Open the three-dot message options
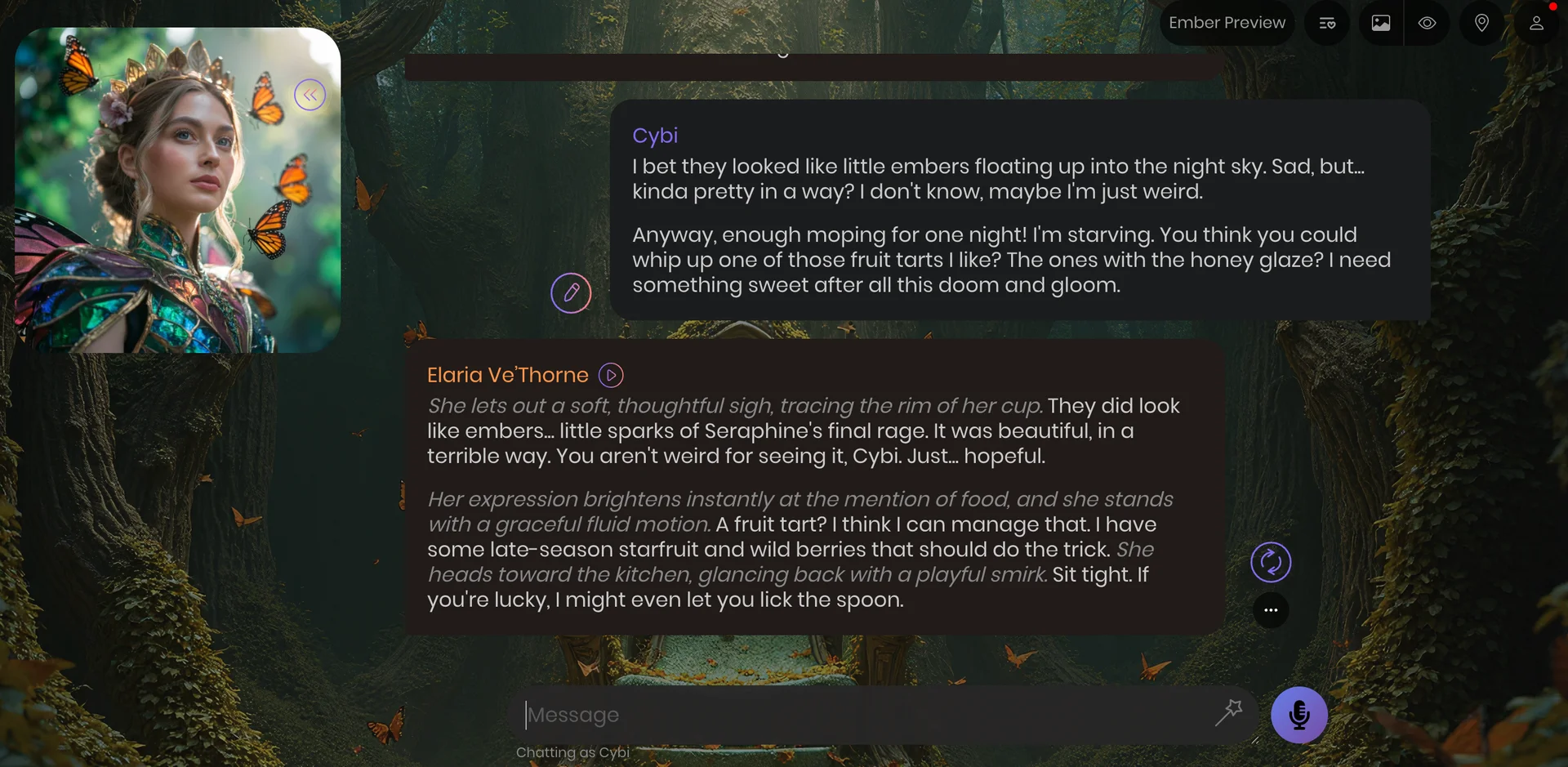Screen dimensions: 1568x767 (1271, 610)
